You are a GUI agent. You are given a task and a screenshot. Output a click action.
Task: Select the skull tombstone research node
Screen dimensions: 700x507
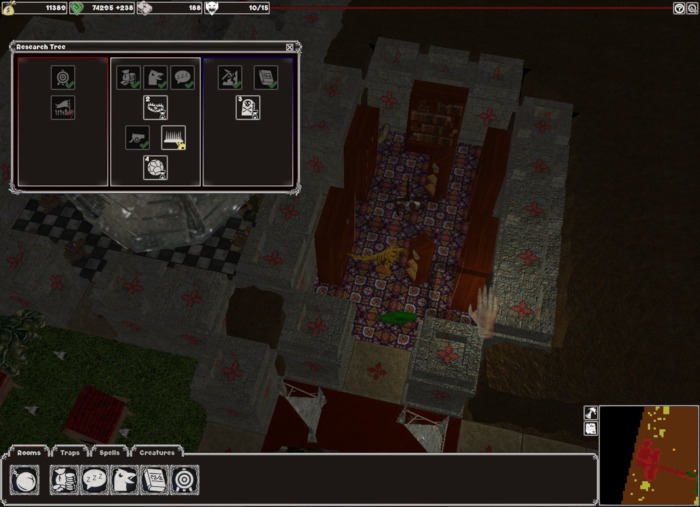coord(249,108)
